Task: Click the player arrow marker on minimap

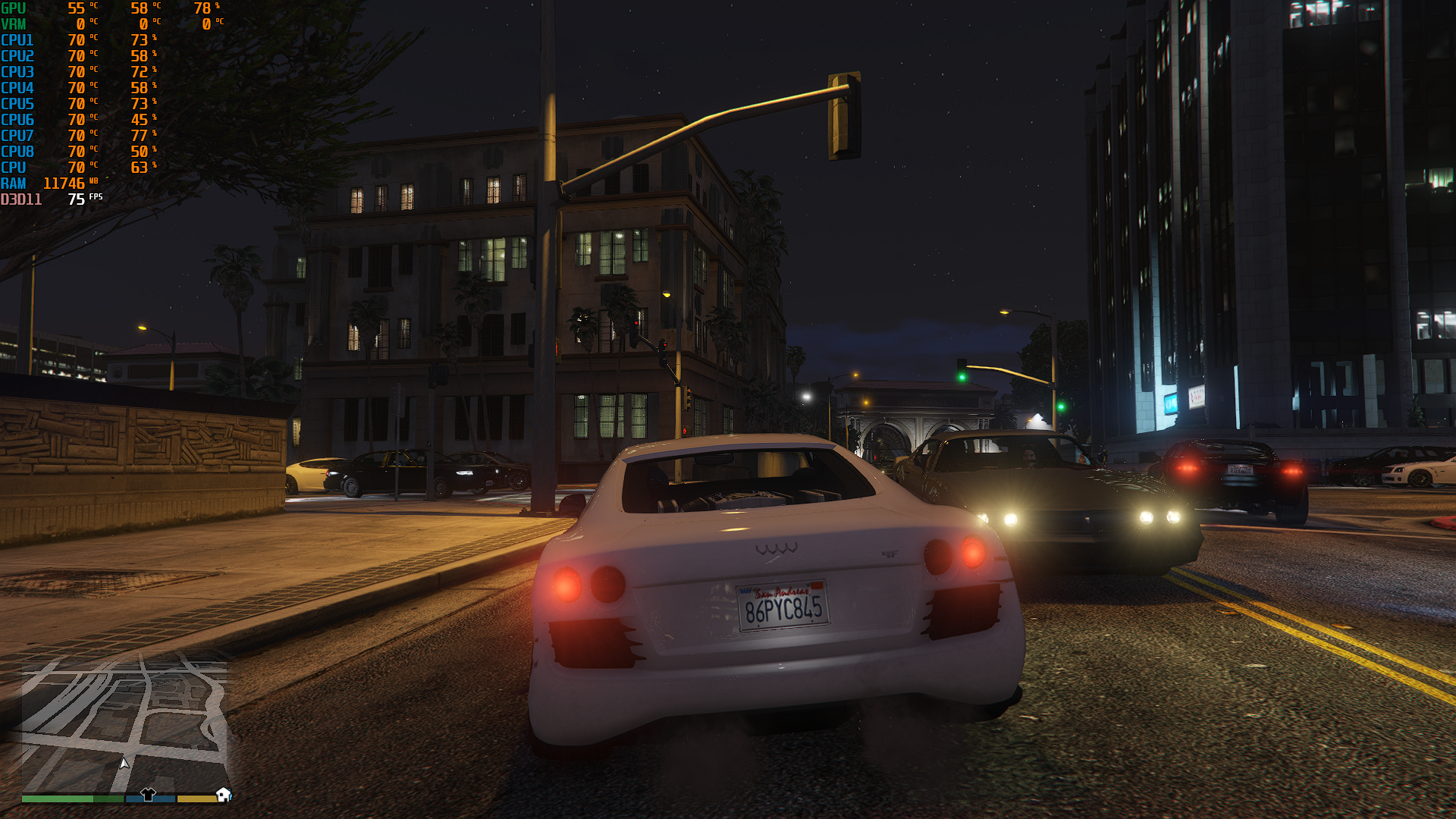Action: click(x=124, y=763)
